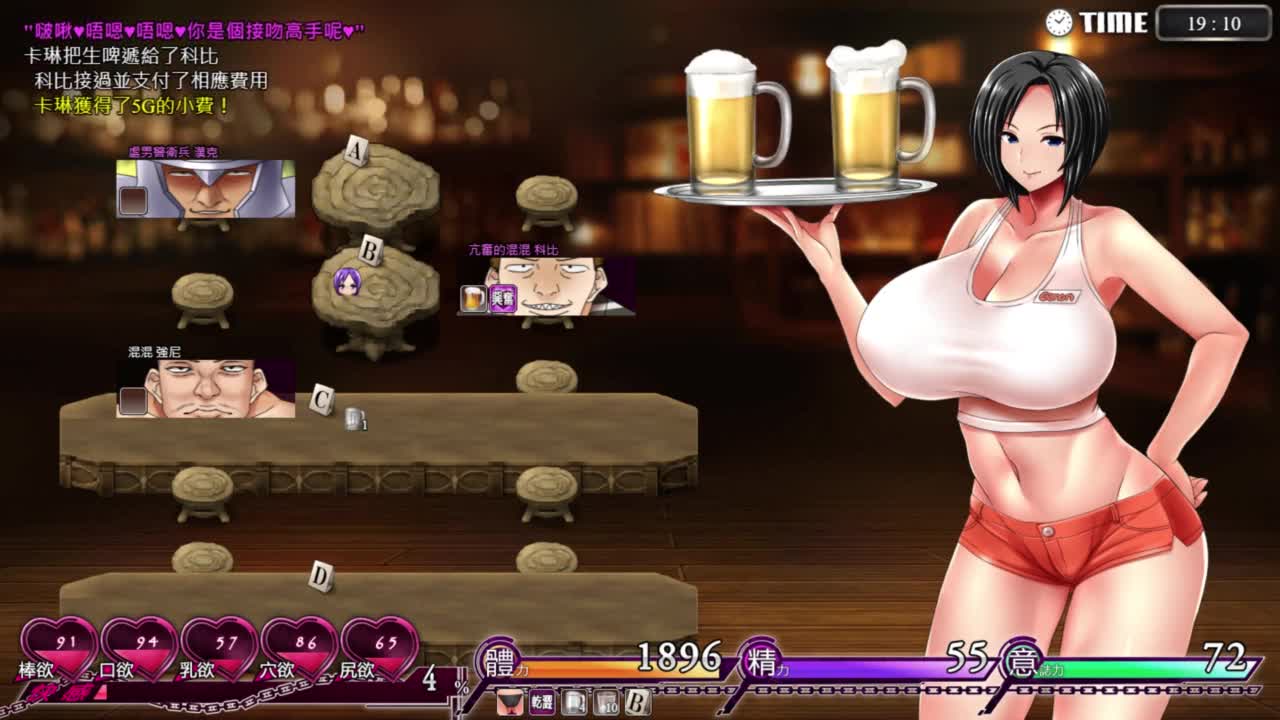Image resolution: width=1280 pixels, height=720 pixels.
Task: Click the 穴欲 desire heart
Action: [300, 647]
